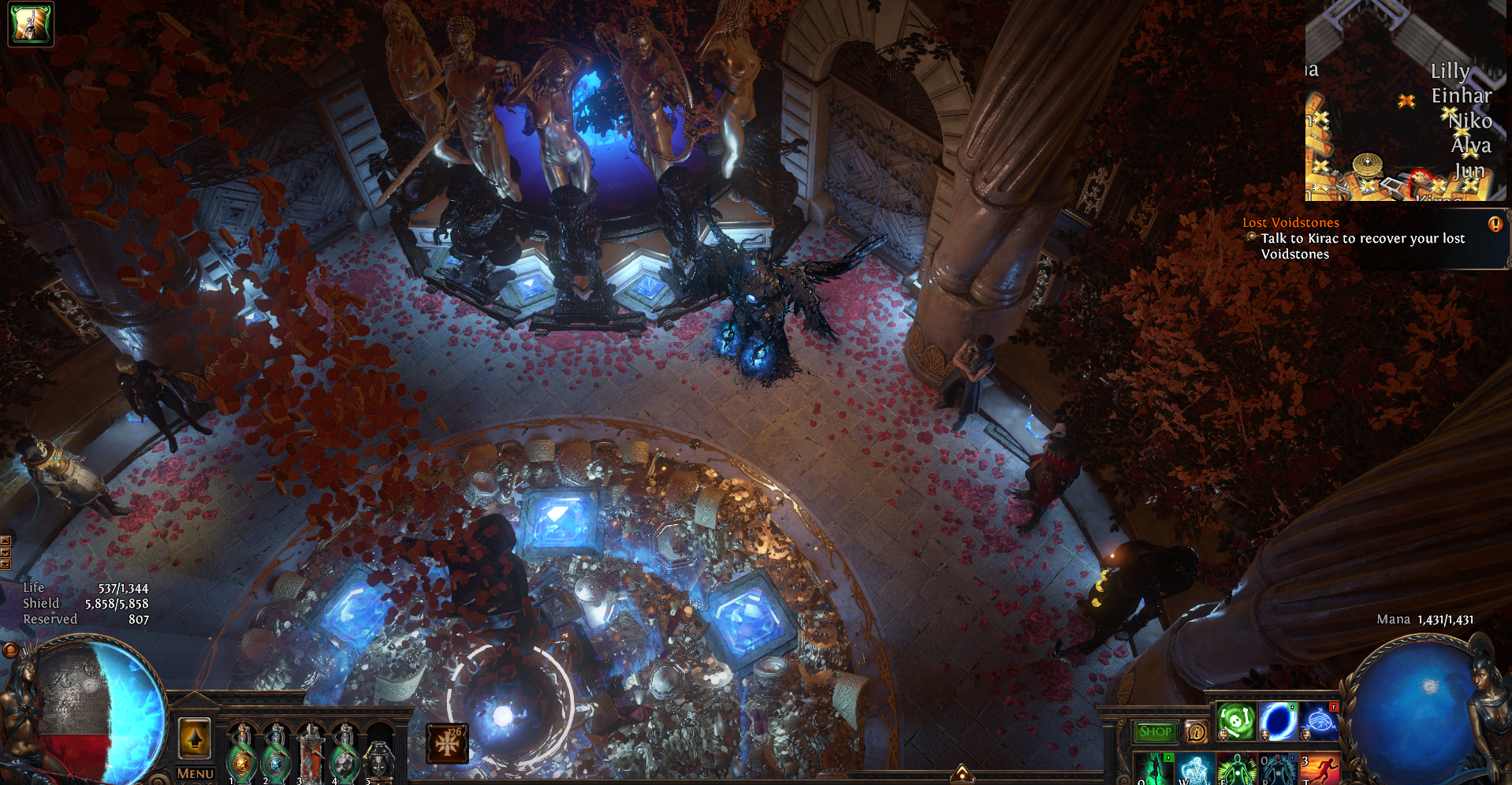Open the green Shop button
Screen dimensions: 1512x785
pyautogui.click(x=1155, y=732)
